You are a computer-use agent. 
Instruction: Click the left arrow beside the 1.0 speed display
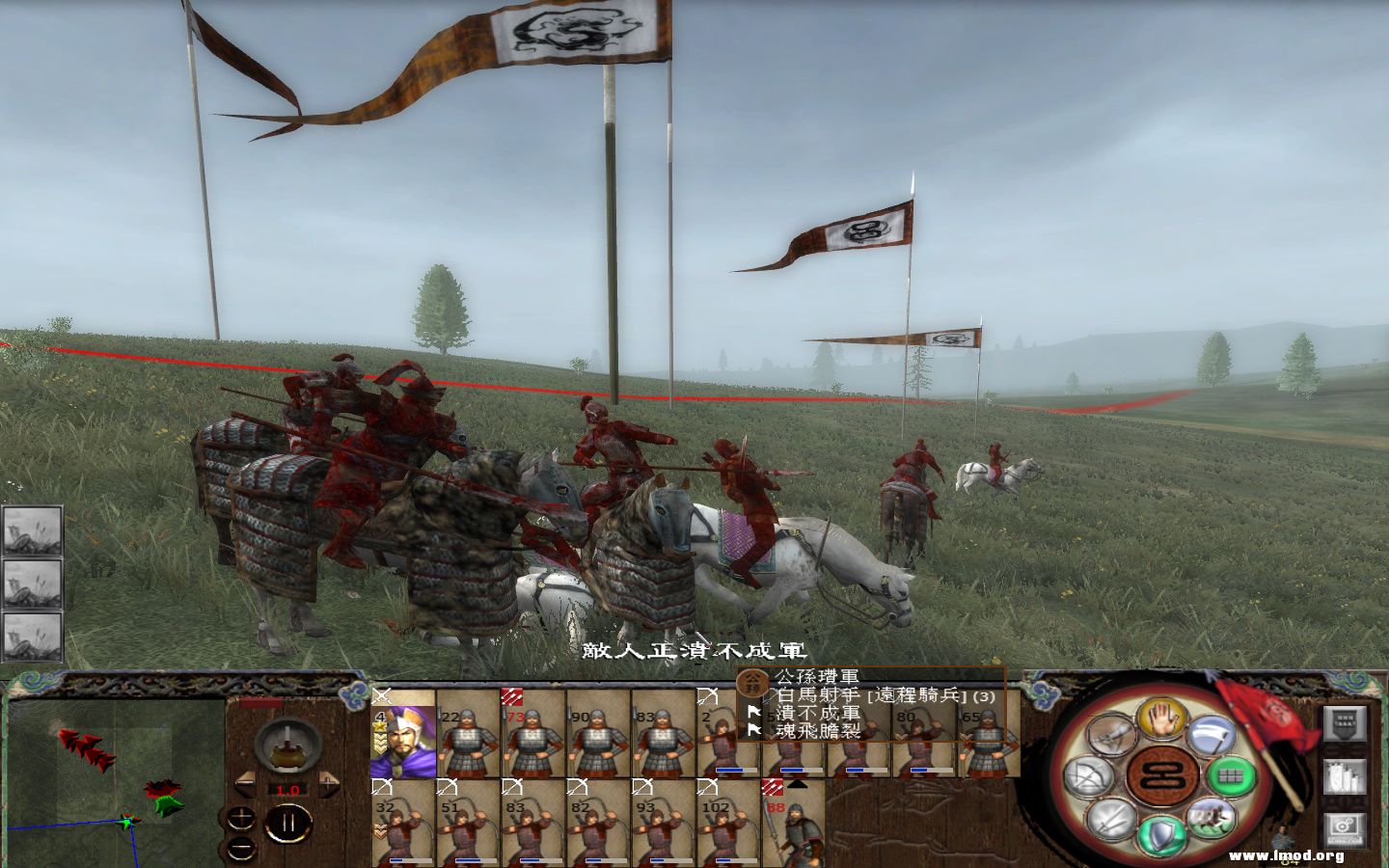(245, 782)
